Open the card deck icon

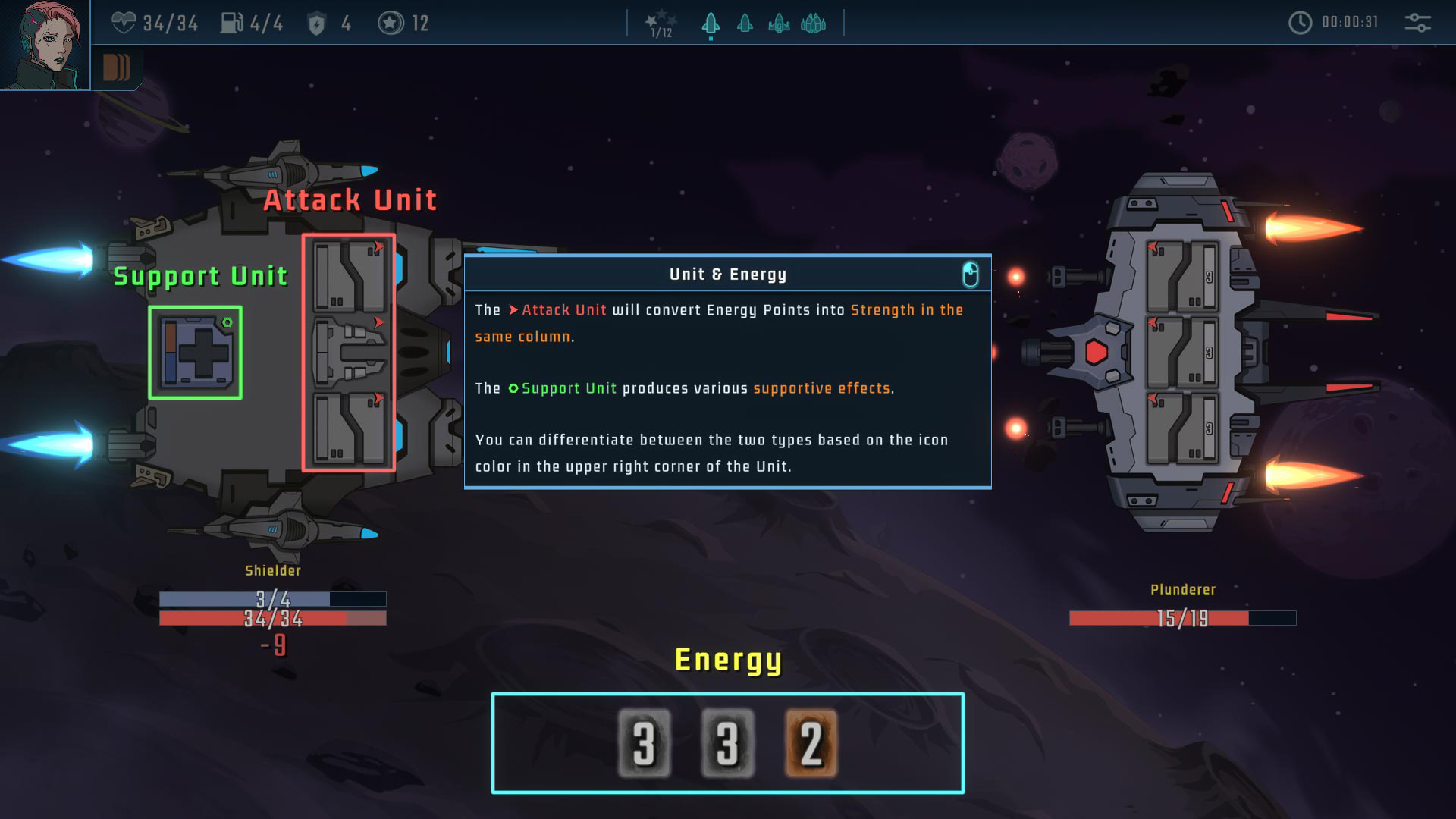[116, 67]
